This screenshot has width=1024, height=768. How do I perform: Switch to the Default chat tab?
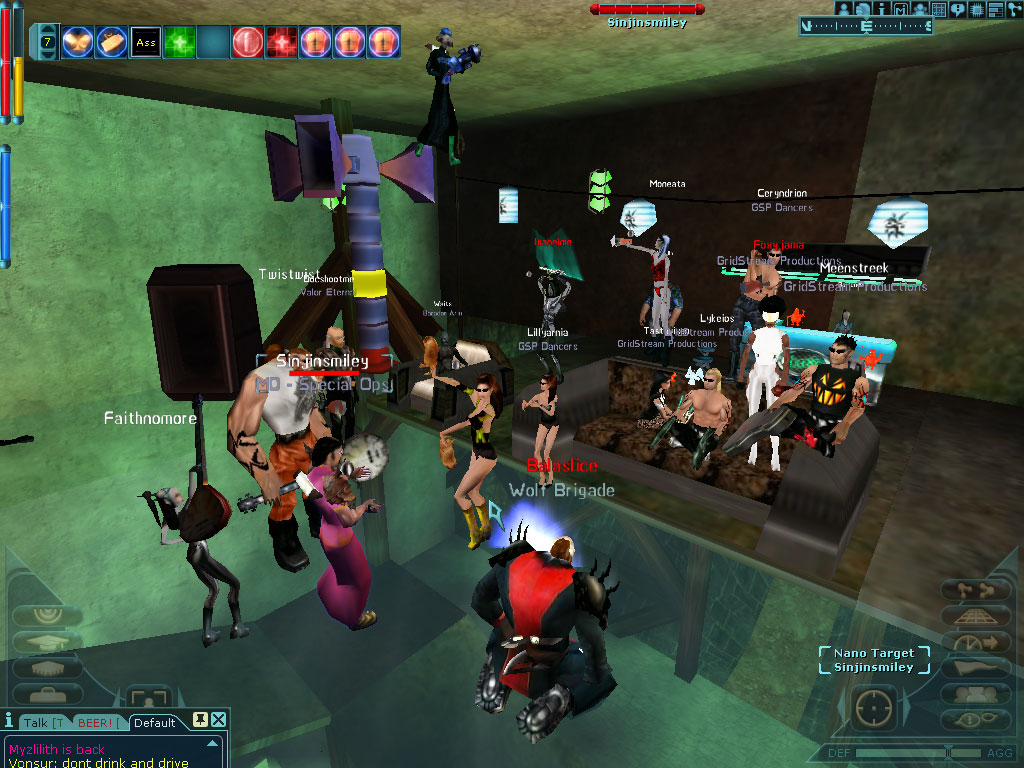coord(155,722)
